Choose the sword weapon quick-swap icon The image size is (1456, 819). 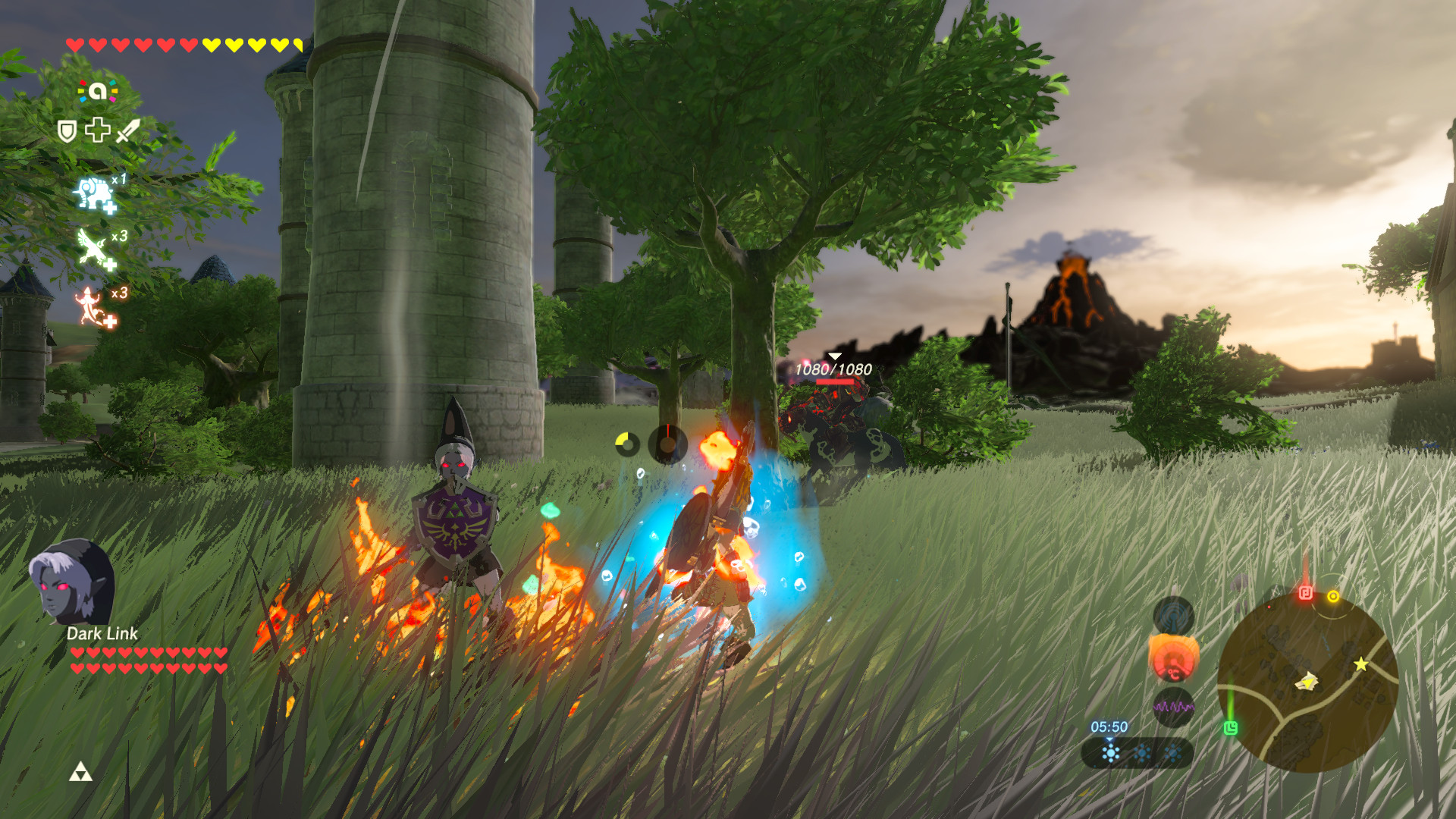pyautogui.click(x=128, y=130)
